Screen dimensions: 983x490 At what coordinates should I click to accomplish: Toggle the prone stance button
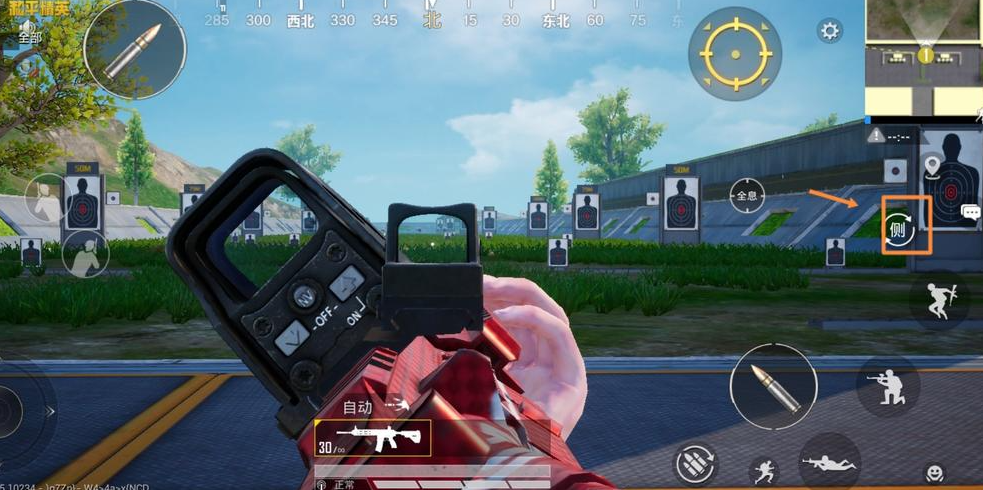point(828,462)
